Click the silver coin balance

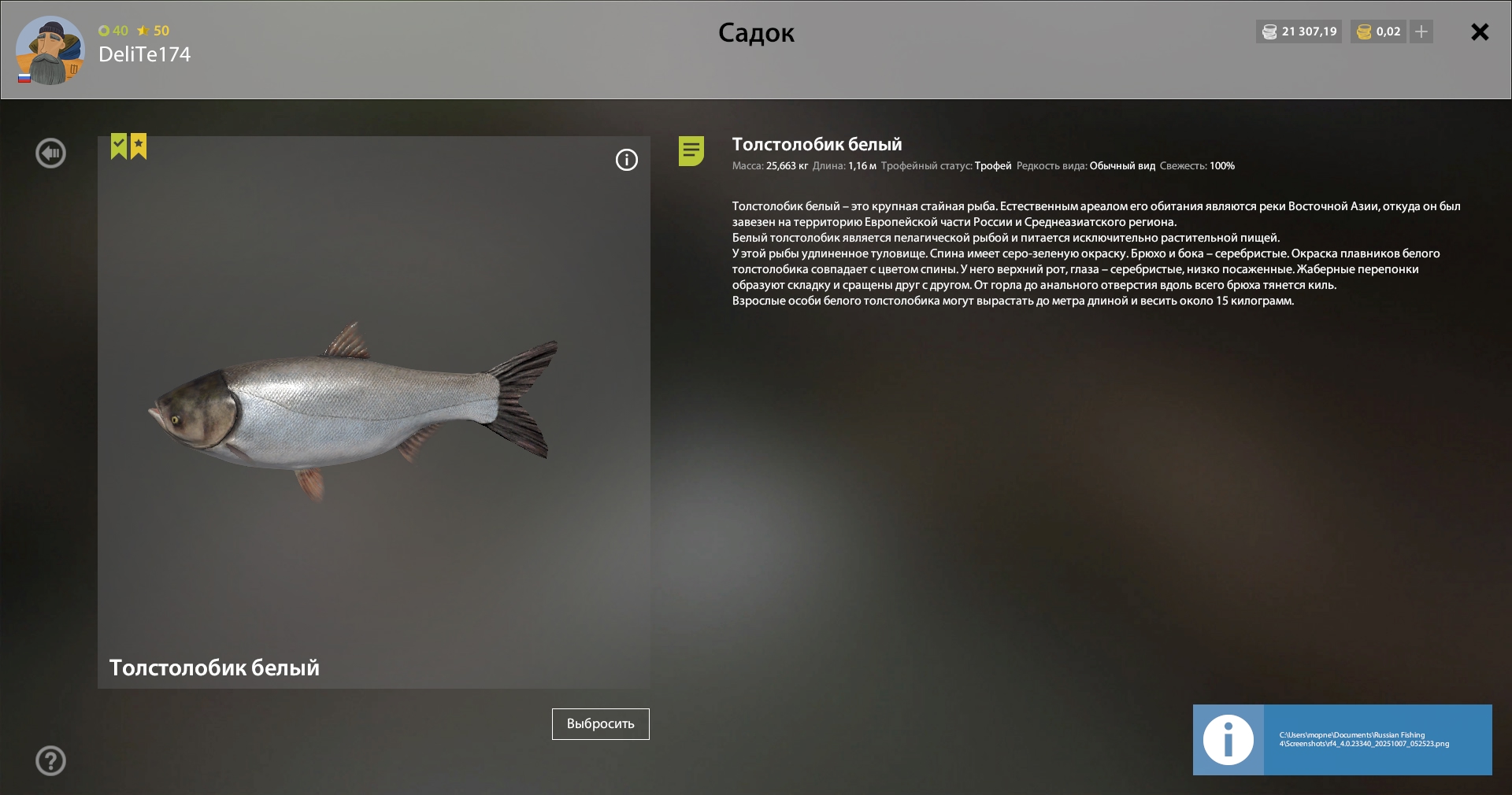click(1299, 32)
